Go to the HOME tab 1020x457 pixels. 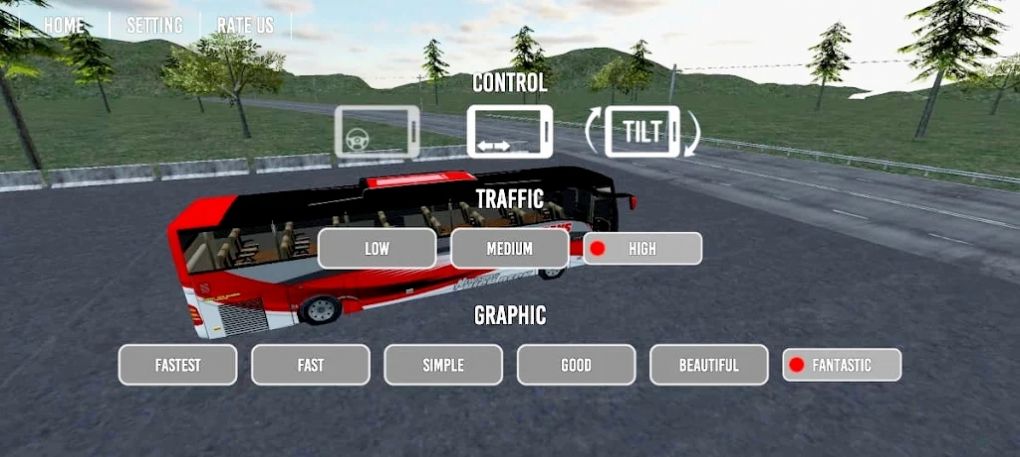click(64, 26)
